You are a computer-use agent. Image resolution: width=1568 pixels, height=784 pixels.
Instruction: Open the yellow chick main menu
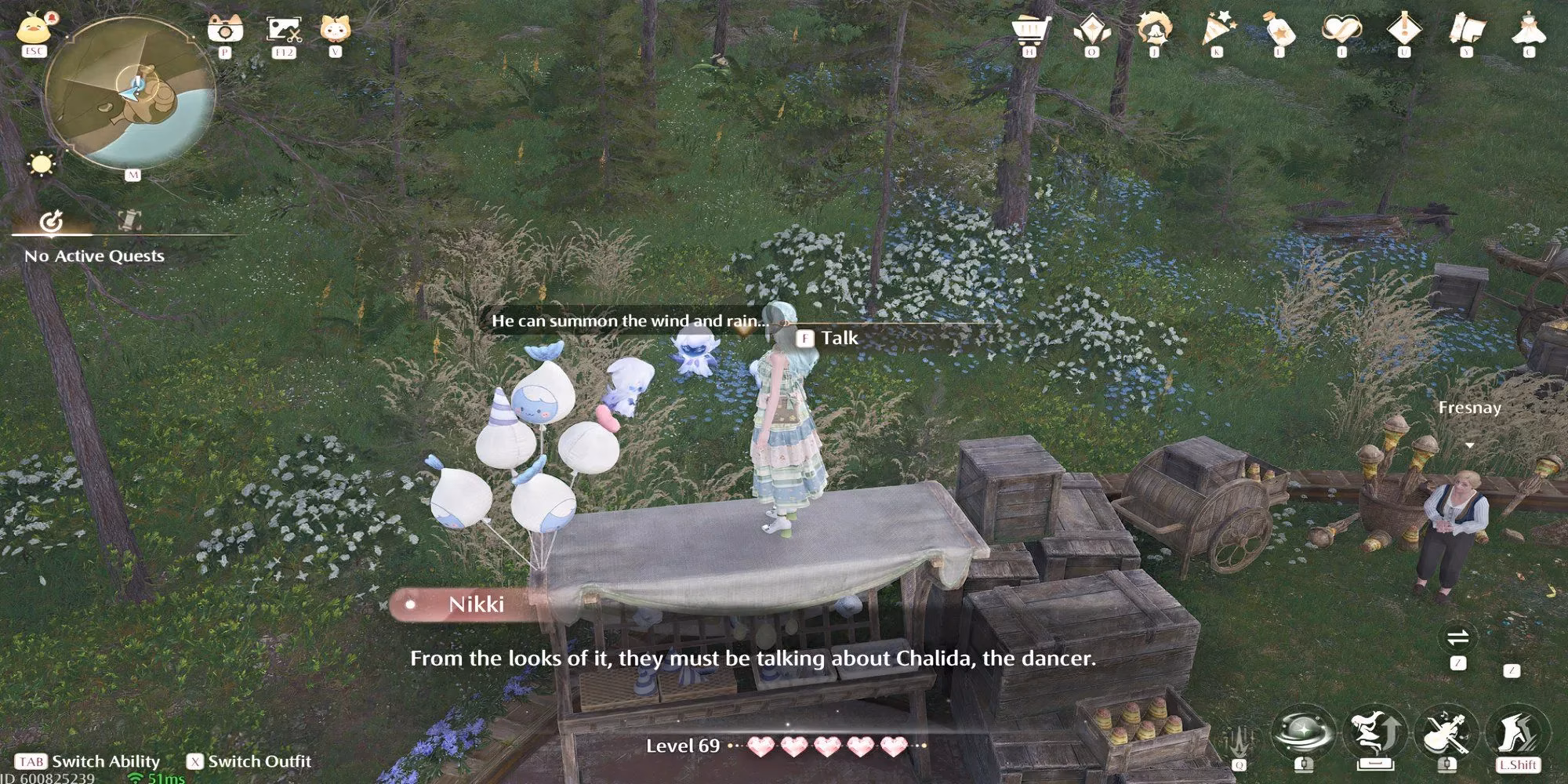[x=34, y=30]
